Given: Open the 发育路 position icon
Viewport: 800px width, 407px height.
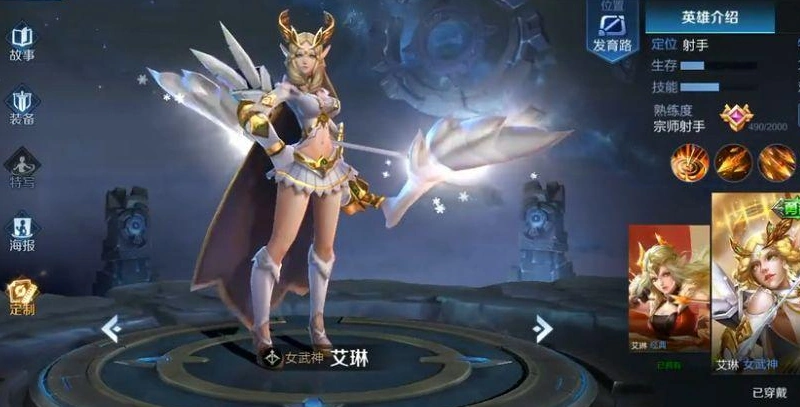Looking at the screenshot, I should tap(612, 31).
